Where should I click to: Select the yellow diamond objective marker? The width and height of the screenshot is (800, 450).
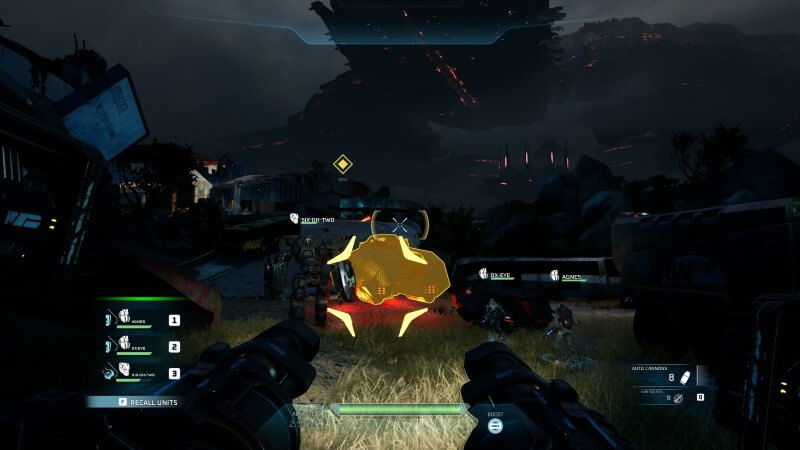(343, 163)
